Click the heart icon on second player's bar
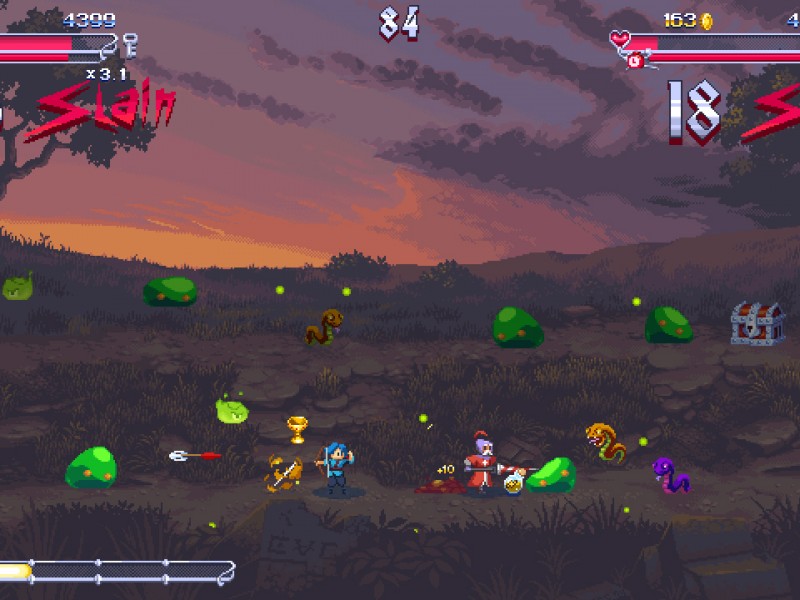 pos(621,40)
